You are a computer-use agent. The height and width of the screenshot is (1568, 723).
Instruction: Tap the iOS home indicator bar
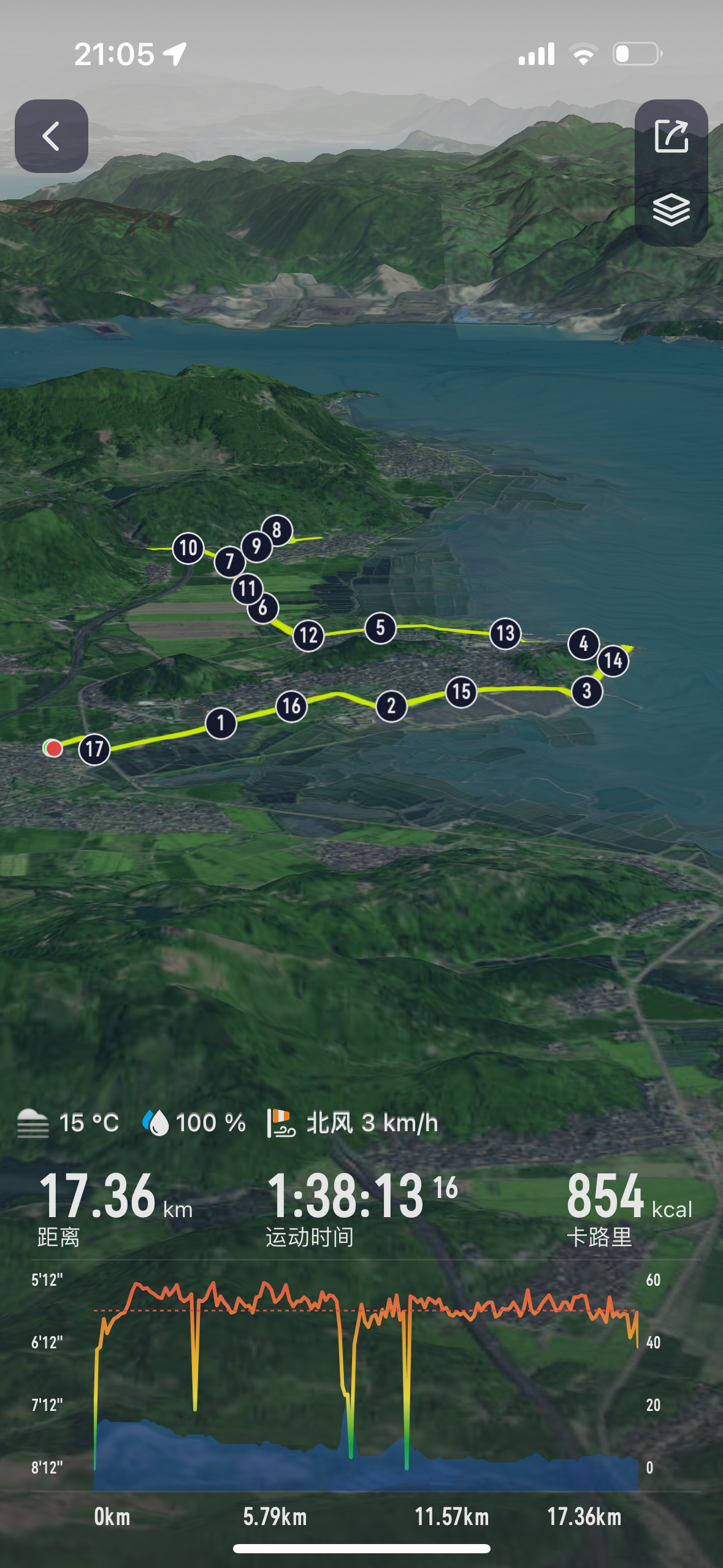coord(361,1548)
